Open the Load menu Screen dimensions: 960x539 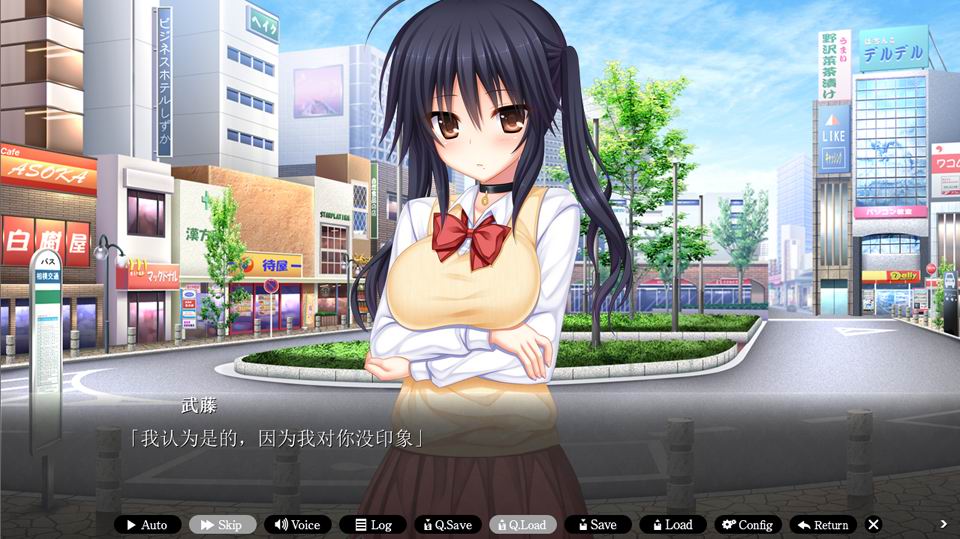672,524
